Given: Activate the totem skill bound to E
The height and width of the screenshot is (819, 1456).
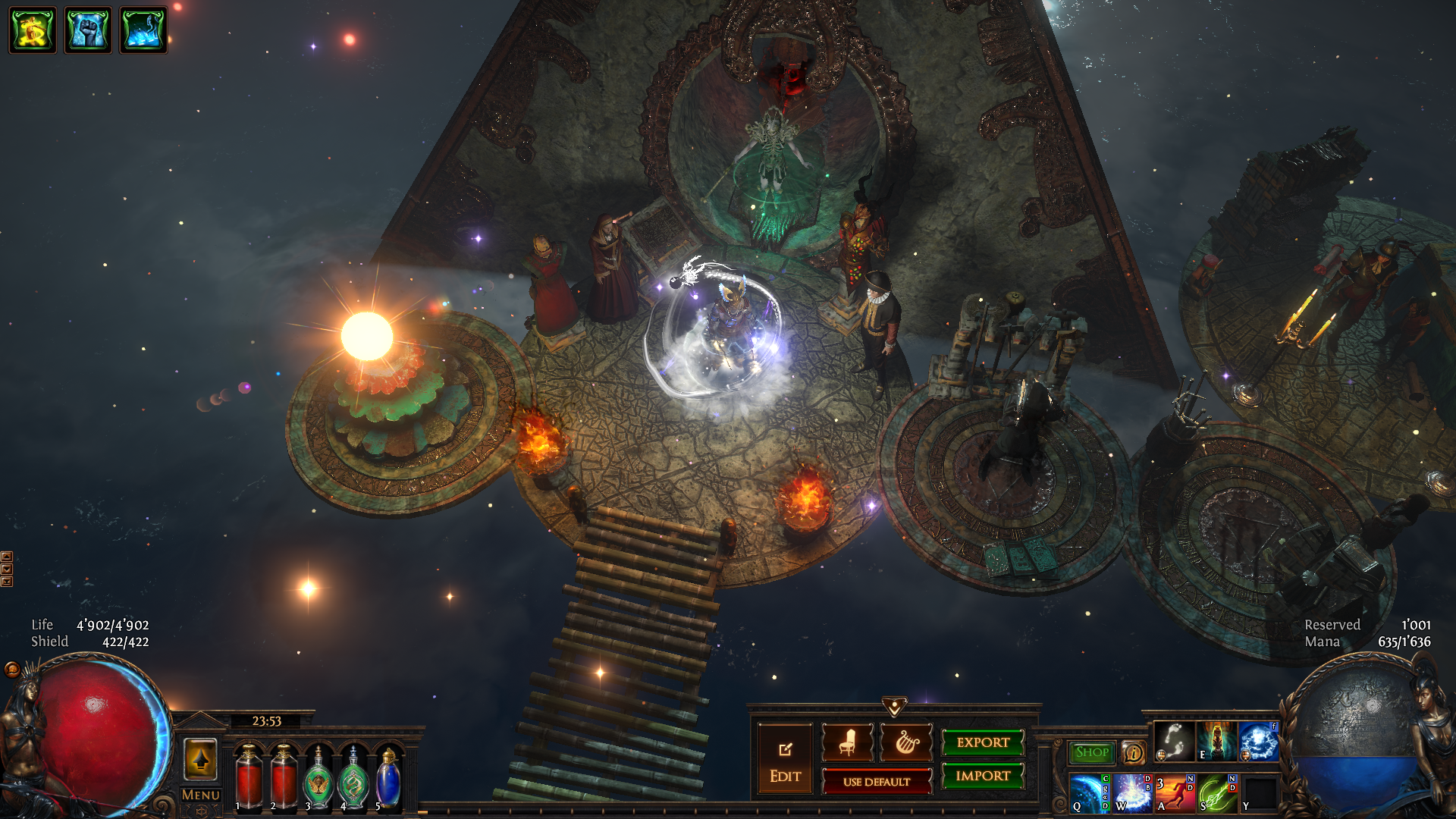Looking at the screenshot, I should point(1216,741).
